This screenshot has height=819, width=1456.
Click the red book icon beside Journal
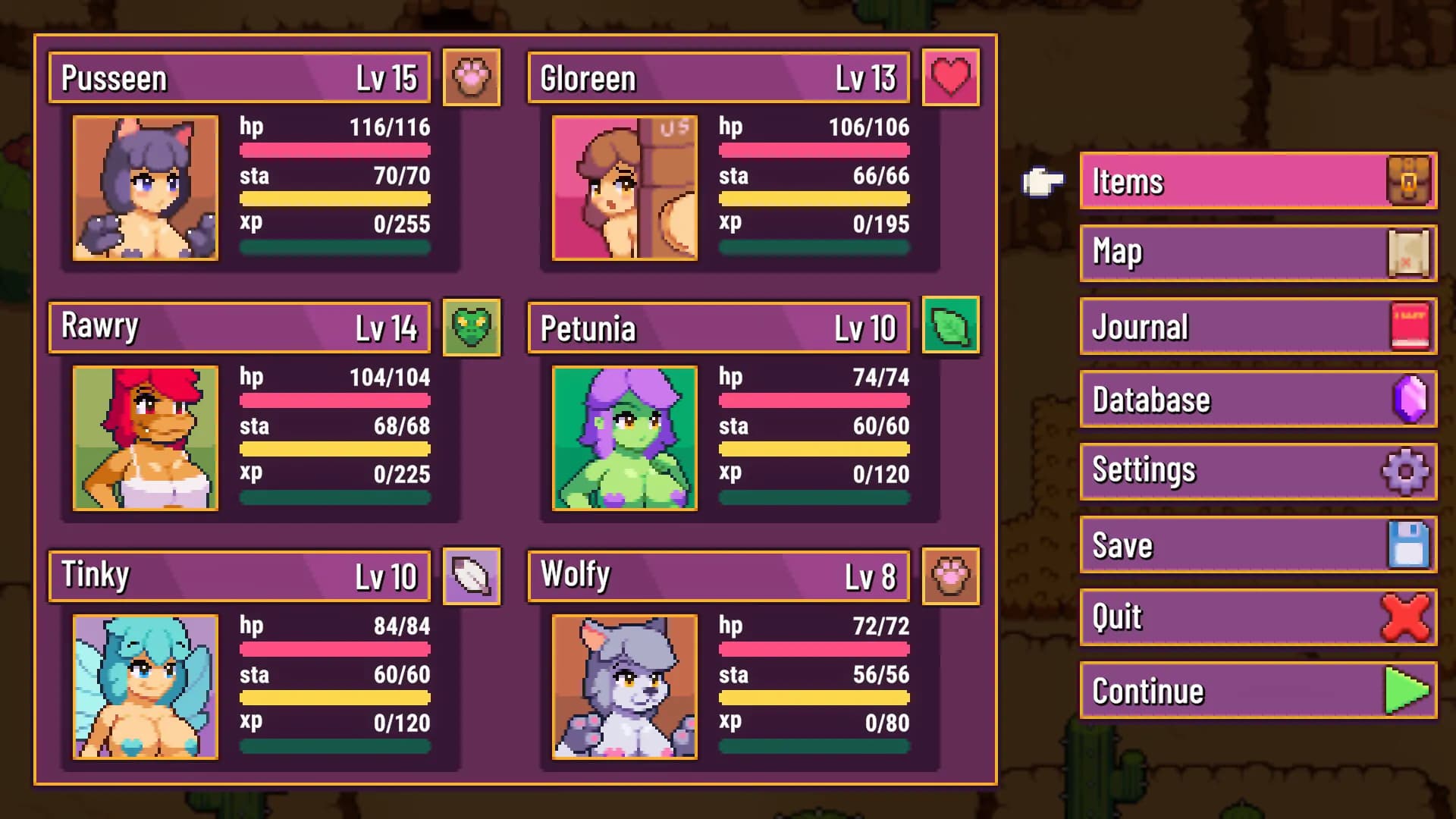pos(1409,326)
